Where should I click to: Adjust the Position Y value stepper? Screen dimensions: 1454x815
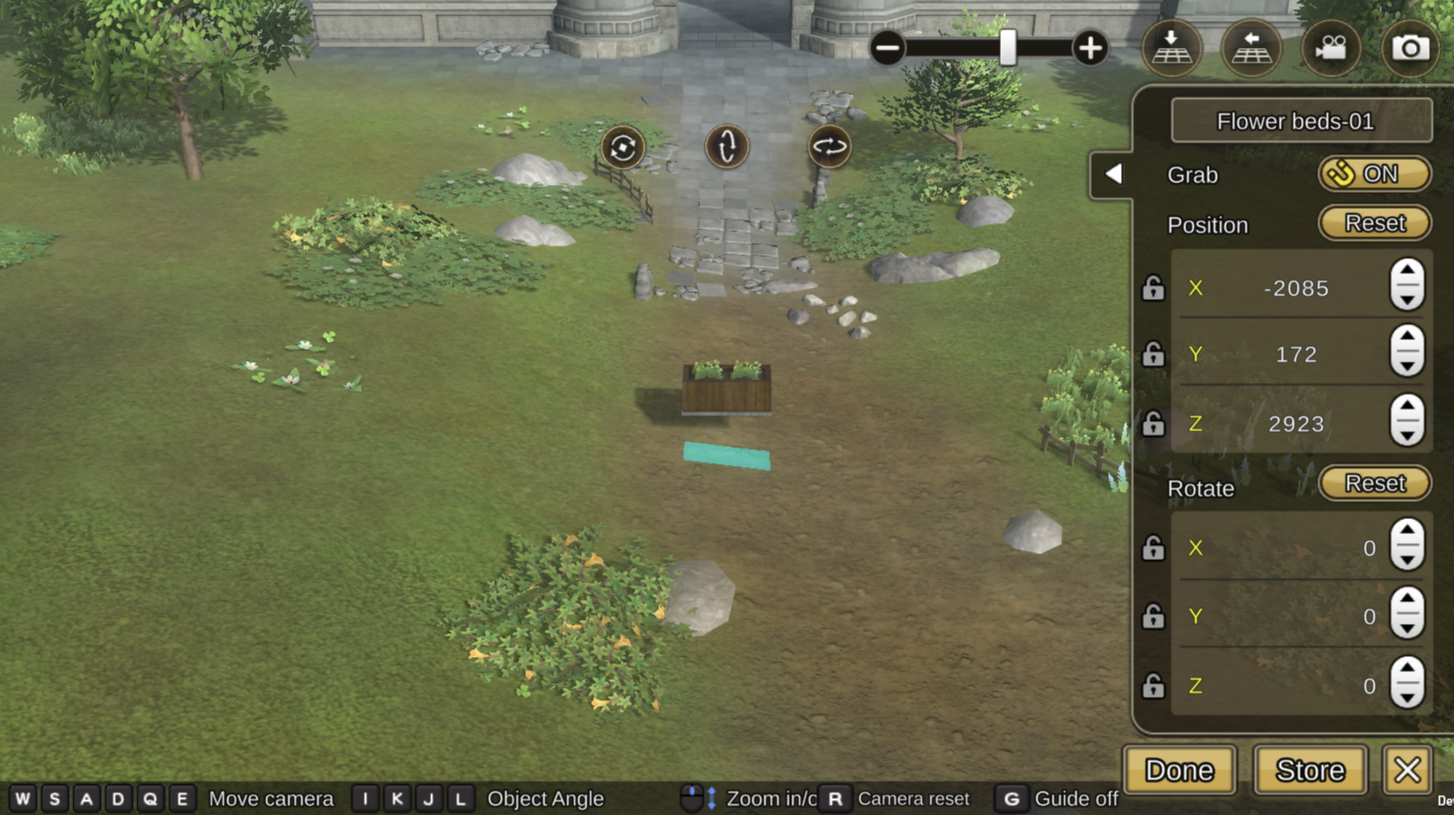pyautogui.click(x=1407, y=353)
